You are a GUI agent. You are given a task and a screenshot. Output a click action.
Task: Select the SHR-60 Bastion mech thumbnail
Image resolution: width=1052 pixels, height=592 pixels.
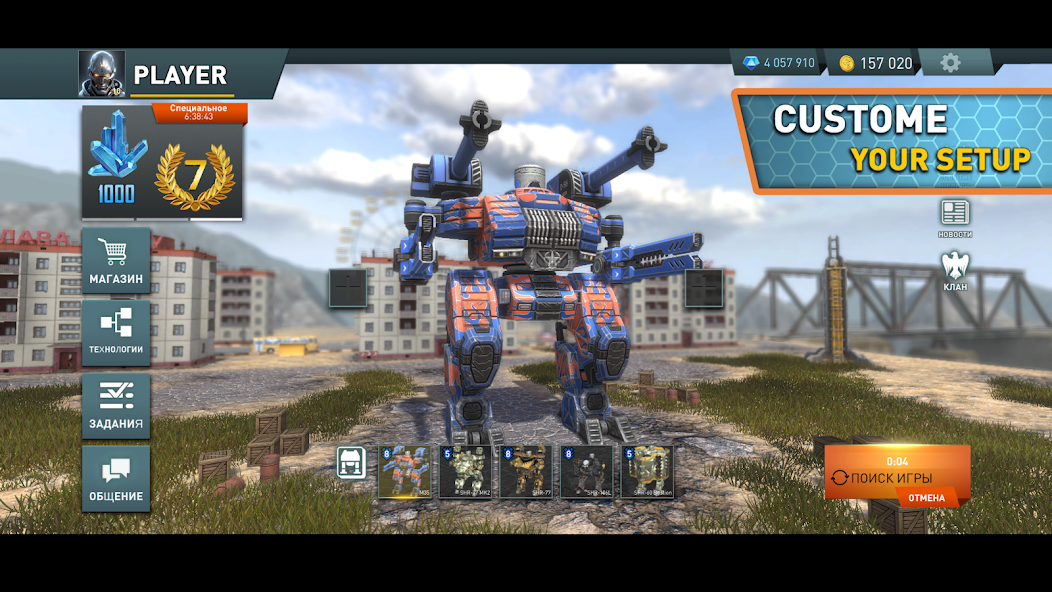(647, 472)
